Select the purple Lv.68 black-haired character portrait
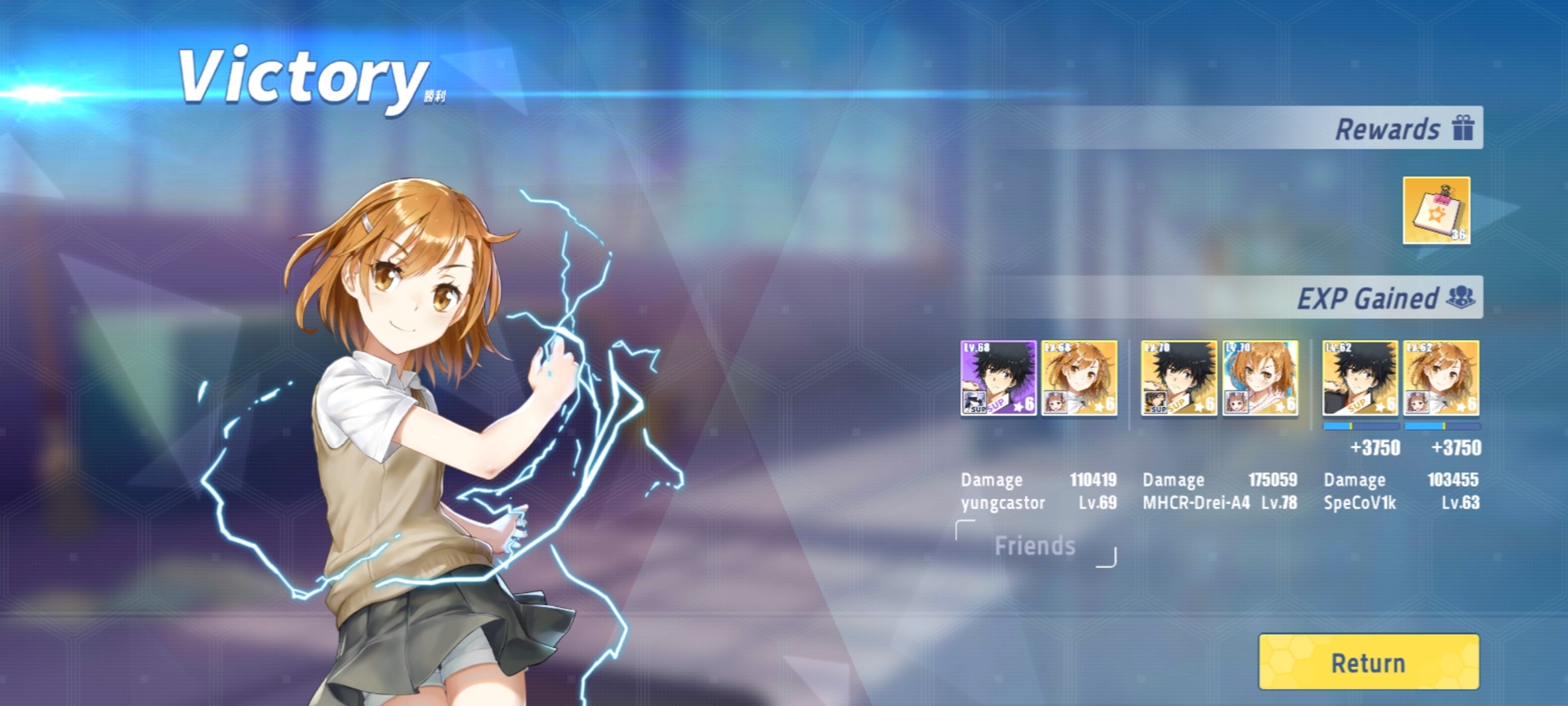This screenshot has width=1568, height=706. tap(998, 378)
